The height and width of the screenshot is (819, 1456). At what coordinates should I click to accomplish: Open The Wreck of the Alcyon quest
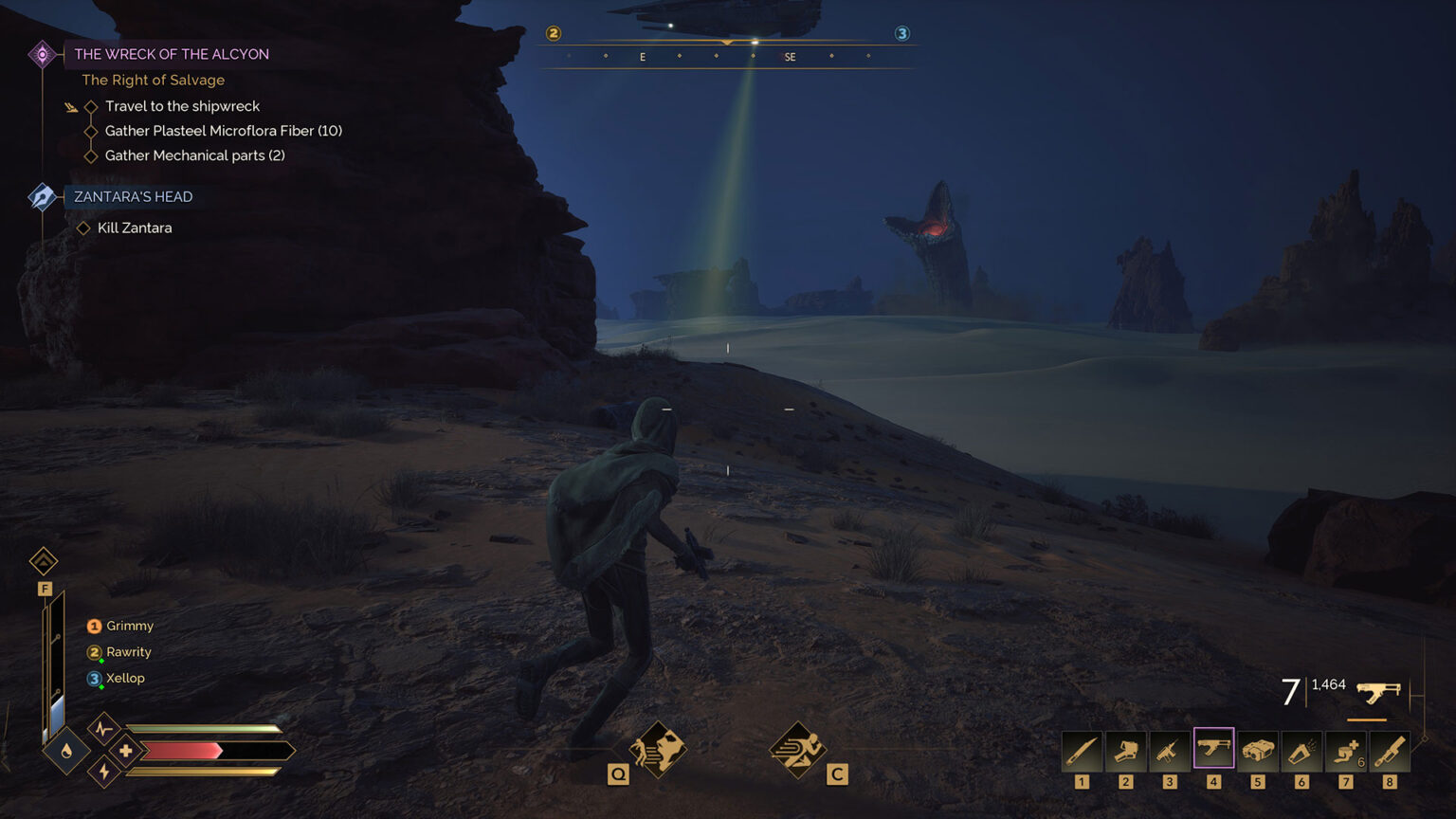point(172,54)
